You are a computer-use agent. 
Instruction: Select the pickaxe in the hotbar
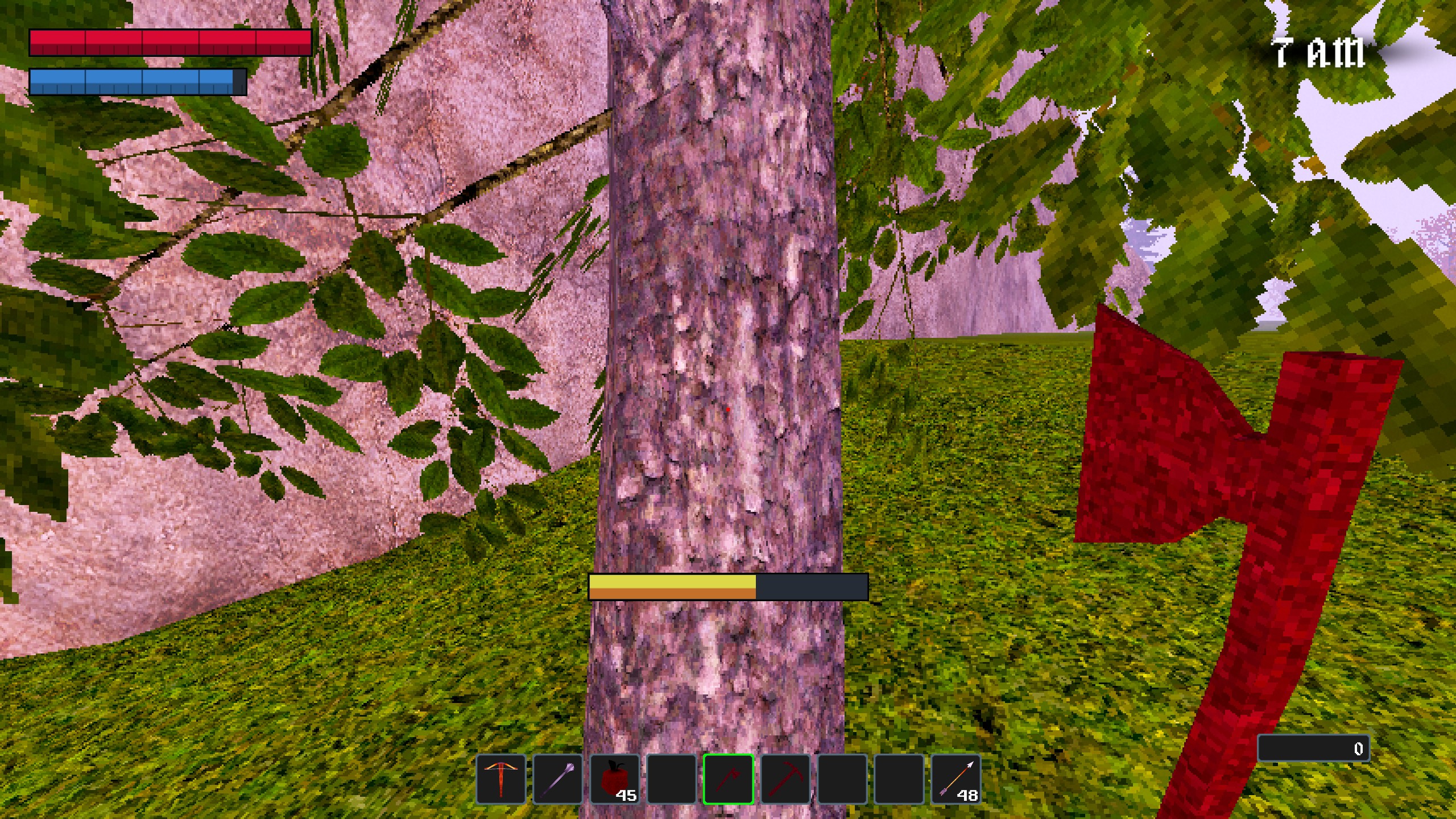pyautogui.click(x=785, y=778)
